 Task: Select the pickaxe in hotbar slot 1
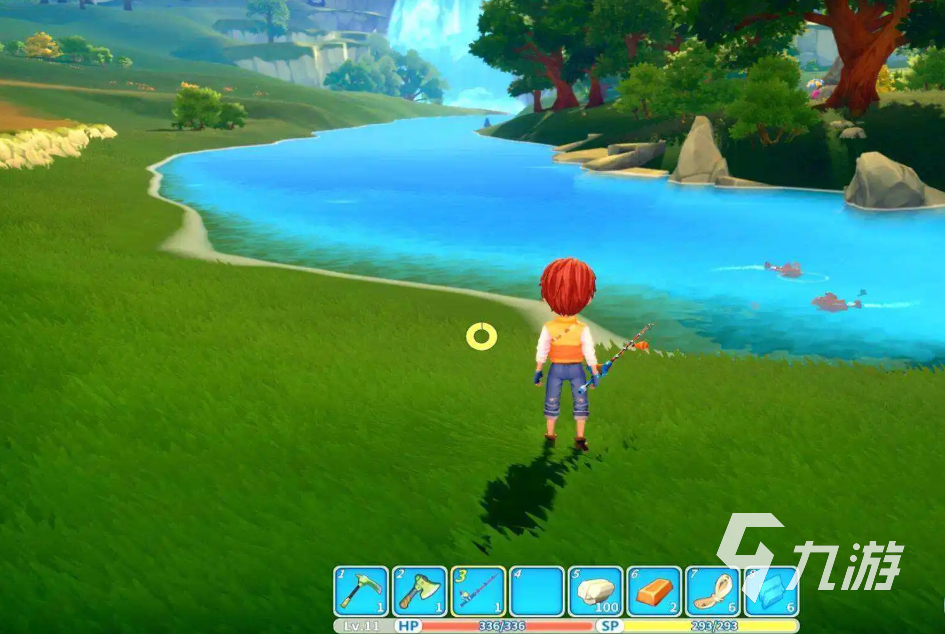coord(361,591)
